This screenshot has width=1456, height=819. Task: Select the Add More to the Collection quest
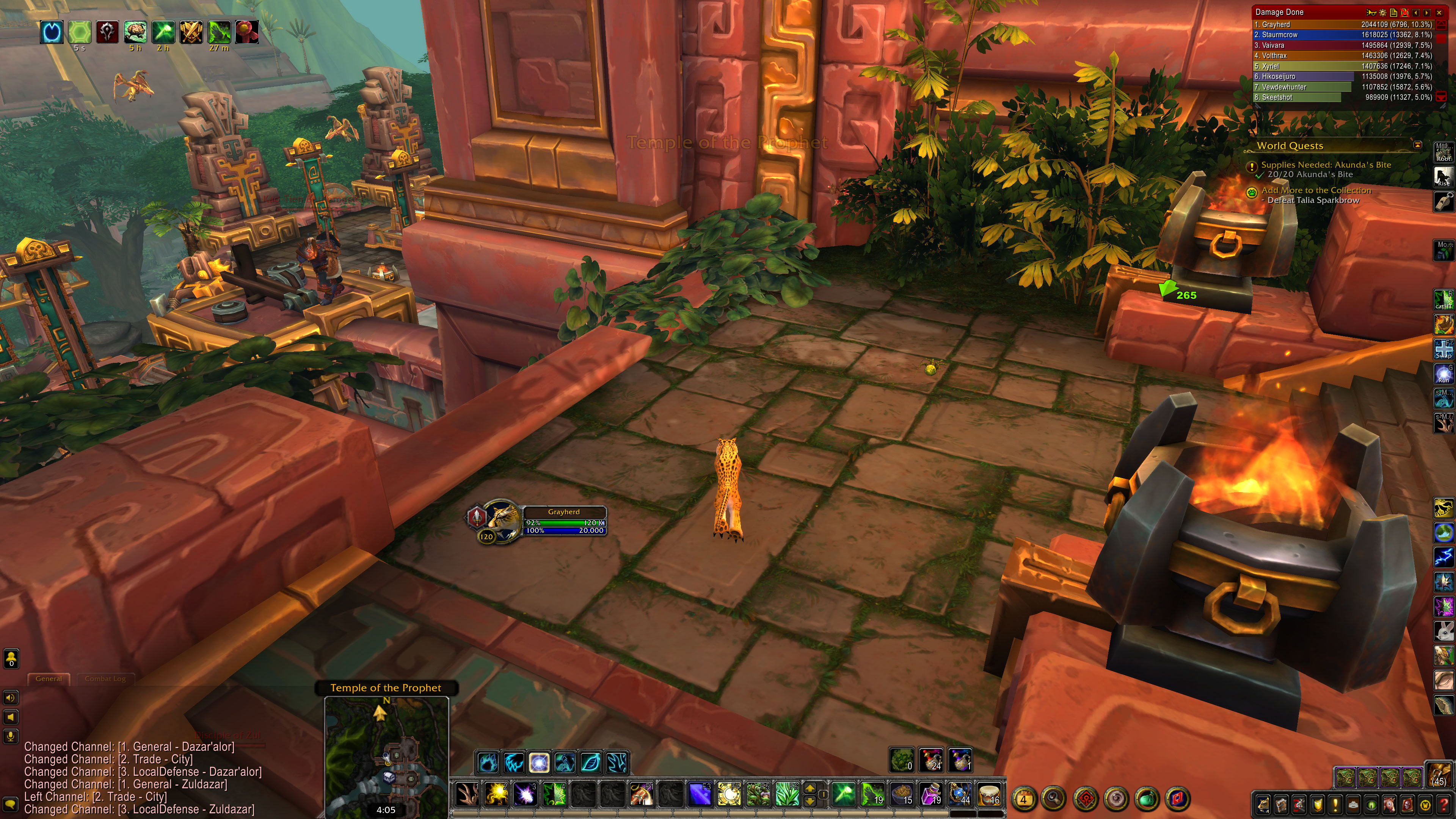coord(1316,190)
